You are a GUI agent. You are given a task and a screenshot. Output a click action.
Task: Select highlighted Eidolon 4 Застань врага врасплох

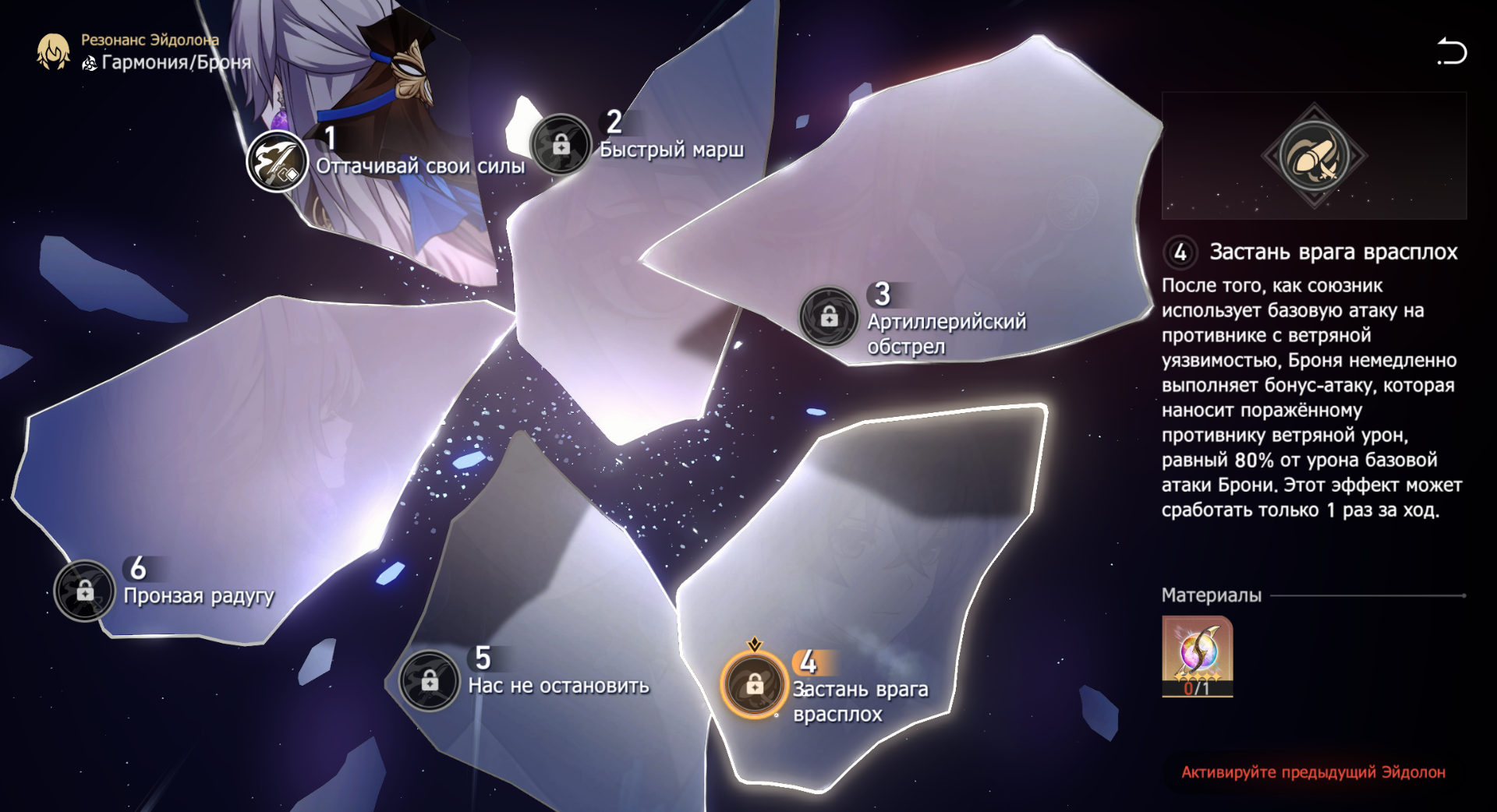tap(754, 684)
